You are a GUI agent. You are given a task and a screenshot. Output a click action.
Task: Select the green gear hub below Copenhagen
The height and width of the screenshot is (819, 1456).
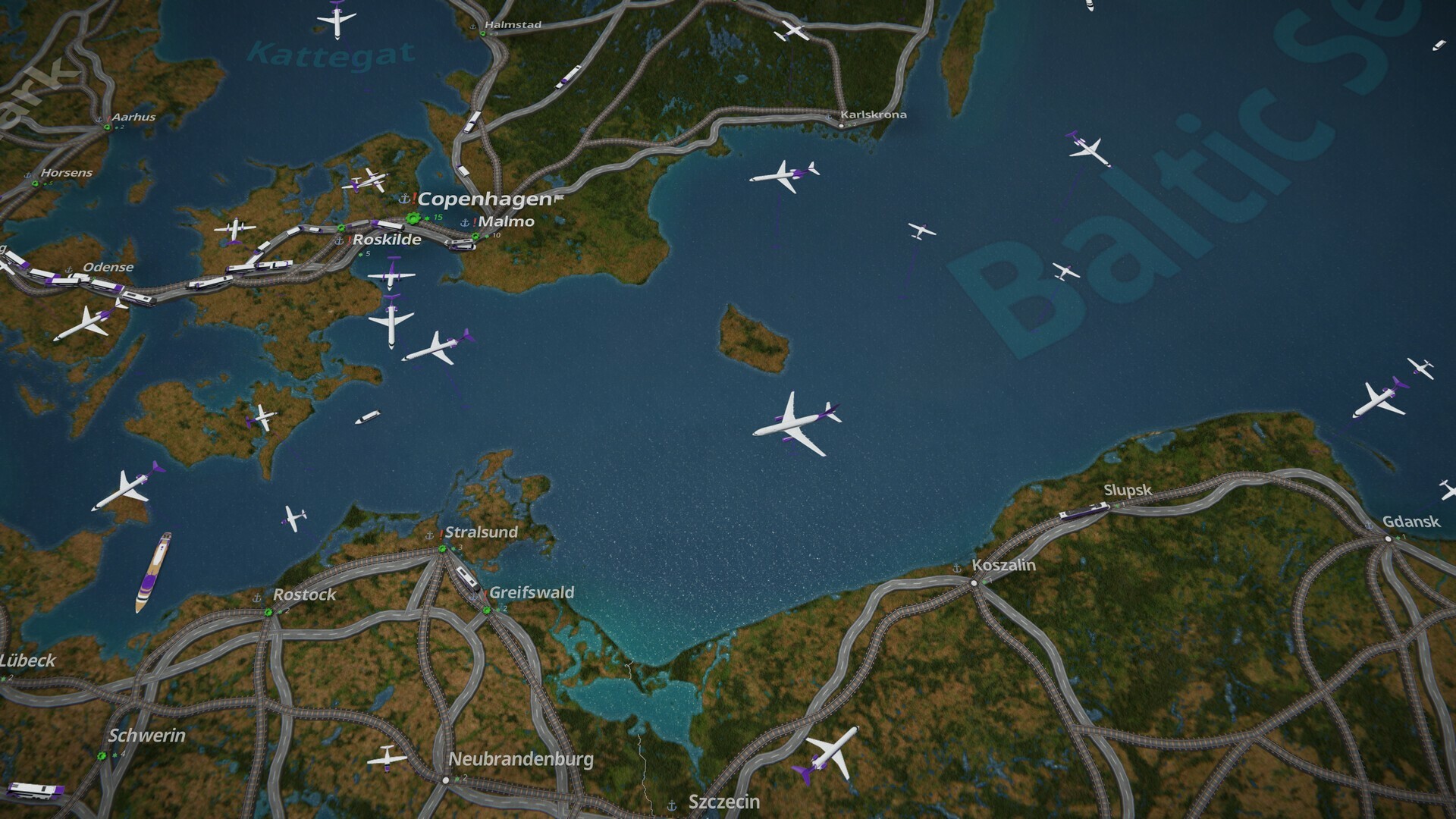pos(413,219)
